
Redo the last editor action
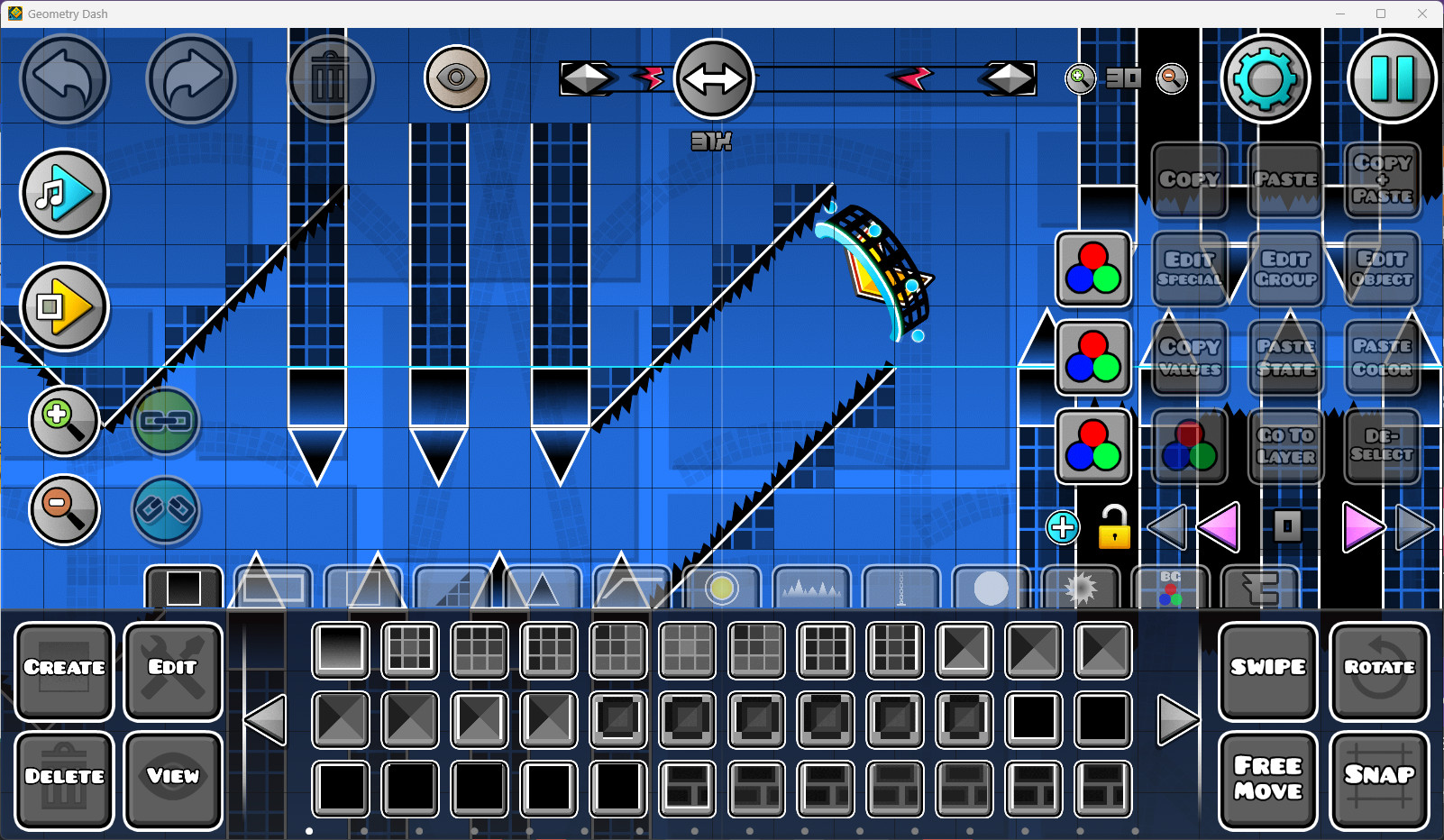[191, 78]
